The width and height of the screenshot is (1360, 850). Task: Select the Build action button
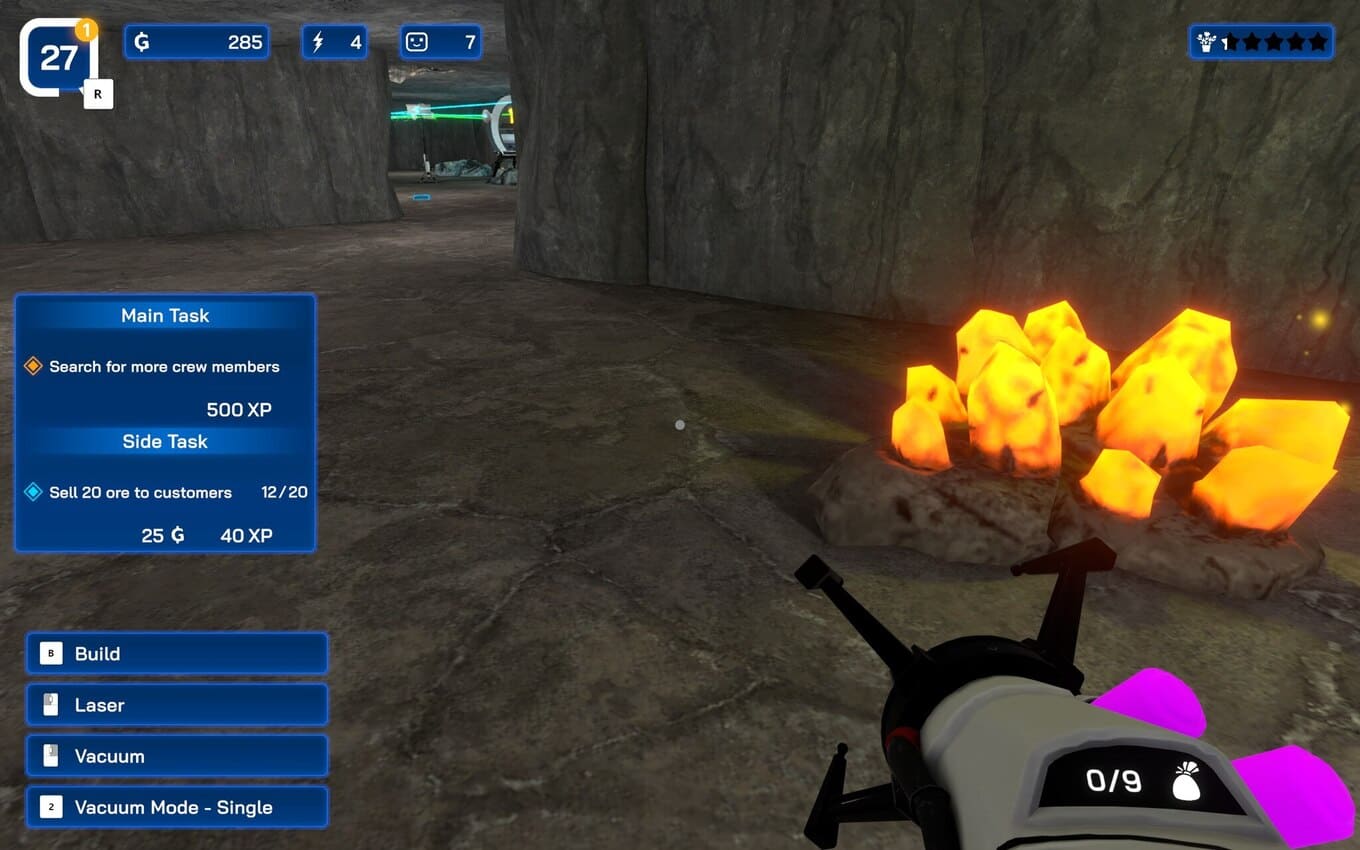pos(177,654)
